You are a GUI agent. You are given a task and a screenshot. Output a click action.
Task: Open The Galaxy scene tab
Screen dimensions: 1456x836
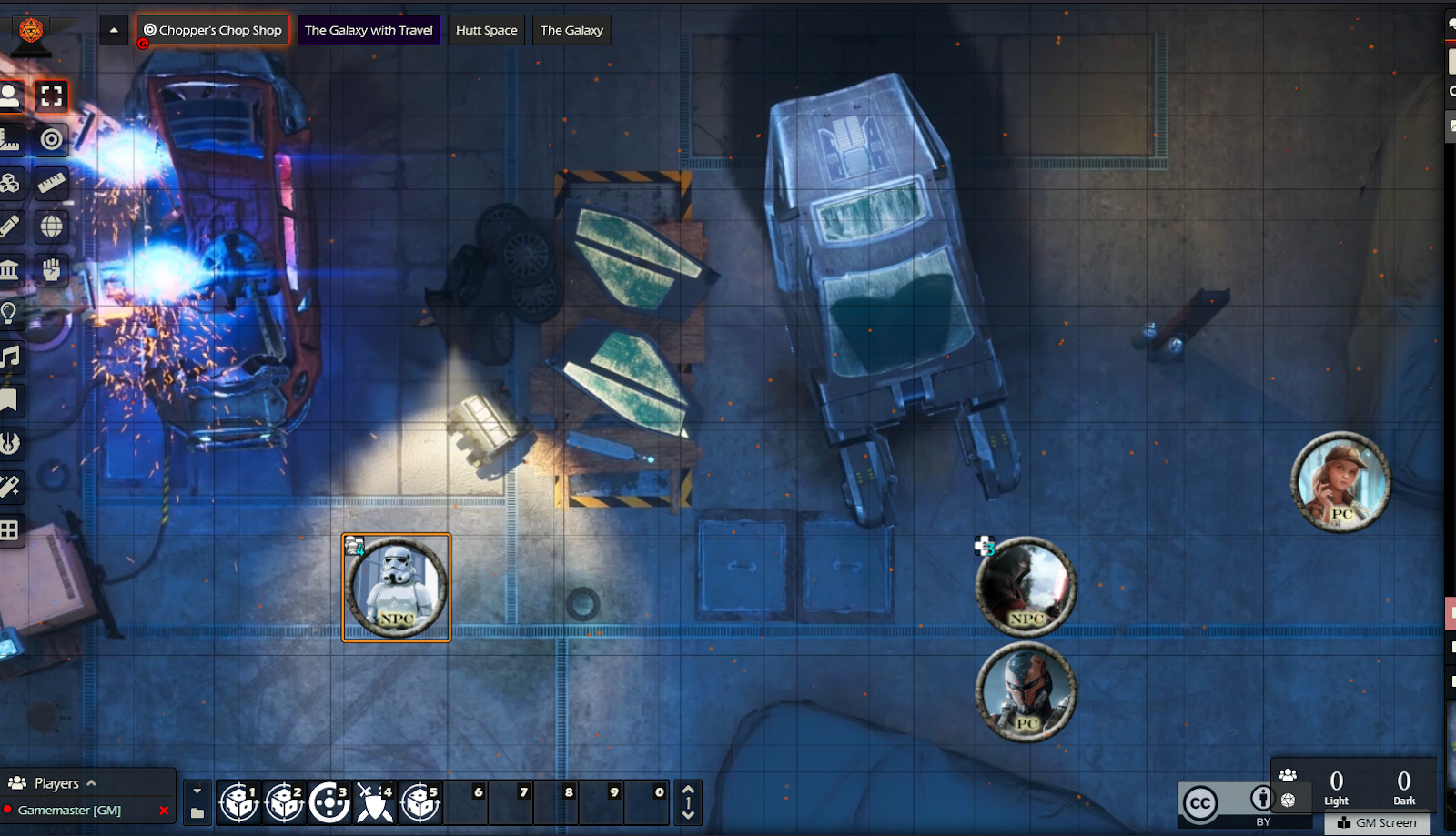pos(571,30)
